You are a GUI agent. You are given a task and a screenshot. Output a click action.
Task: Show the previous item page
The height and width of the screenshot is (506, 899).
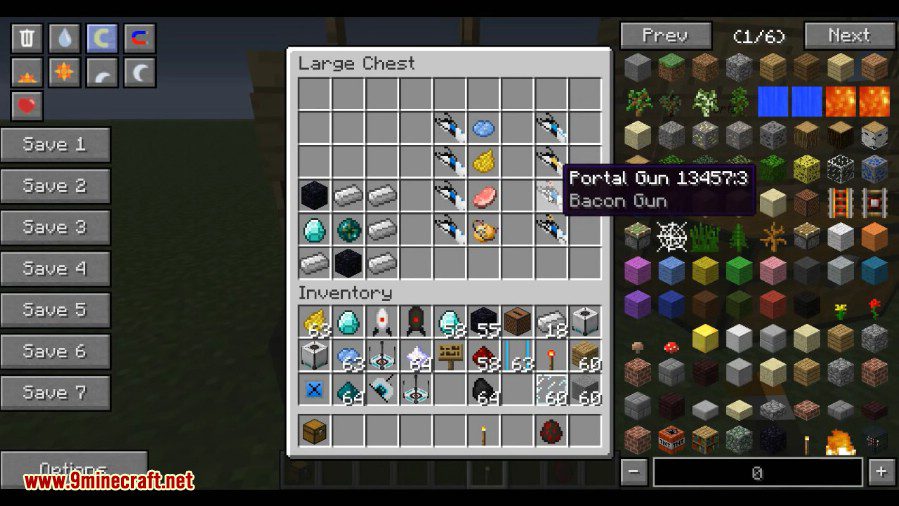coord(665,36)
